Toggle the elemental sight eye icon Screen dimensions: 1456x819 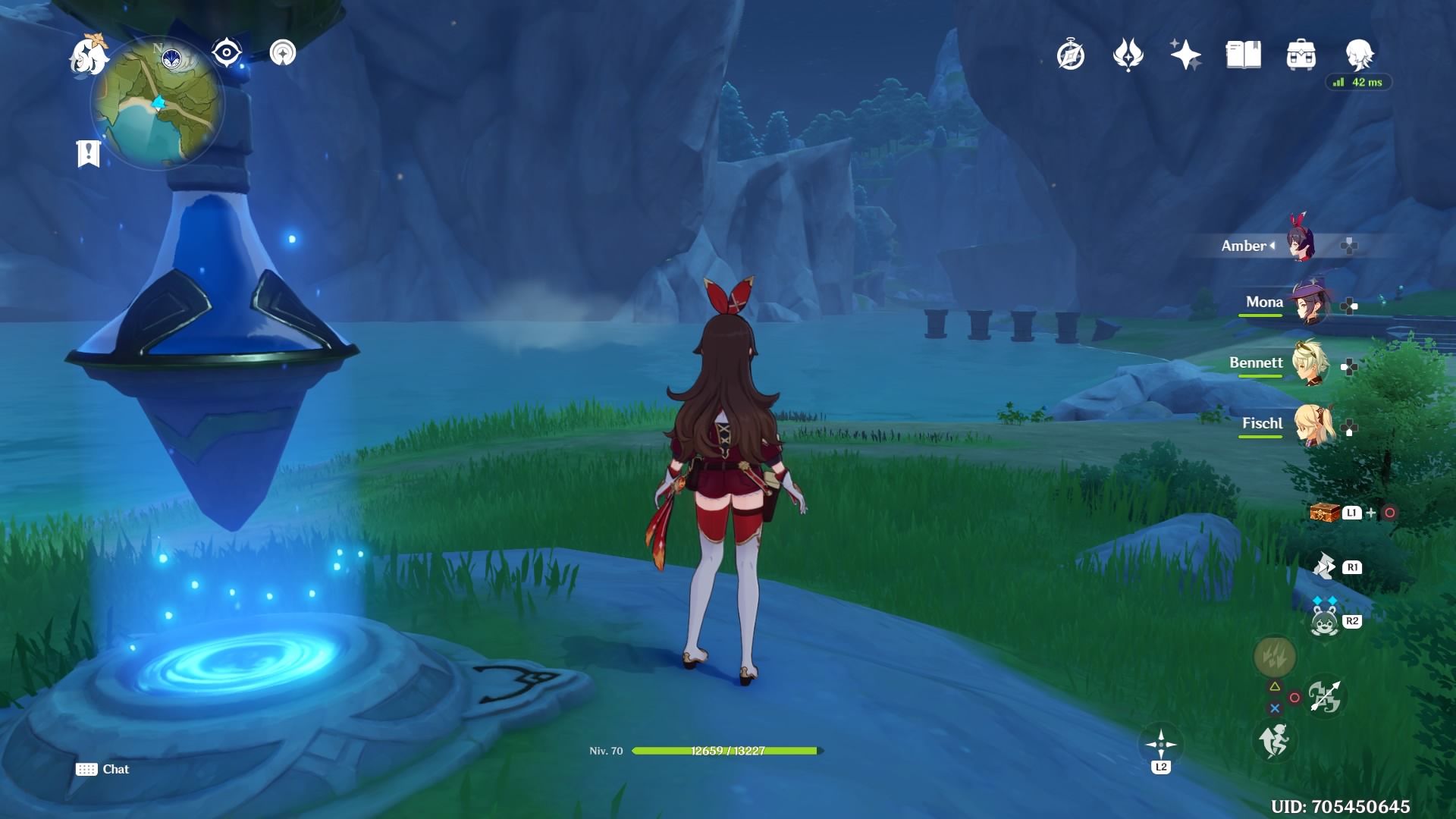(227, 53)
